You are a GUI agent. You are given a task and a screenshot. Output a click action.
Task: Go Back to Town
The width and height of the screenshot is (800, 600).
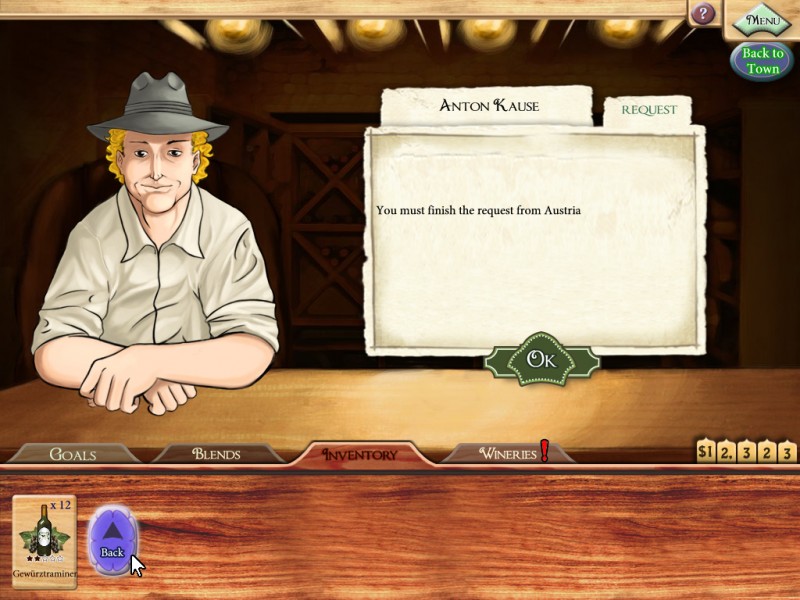point(762,61)
